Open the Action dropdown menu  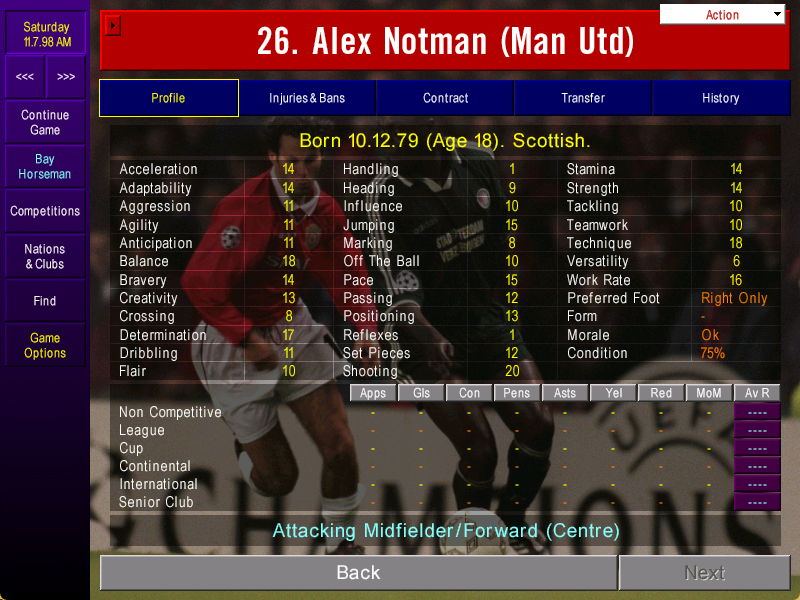[723, 14]
